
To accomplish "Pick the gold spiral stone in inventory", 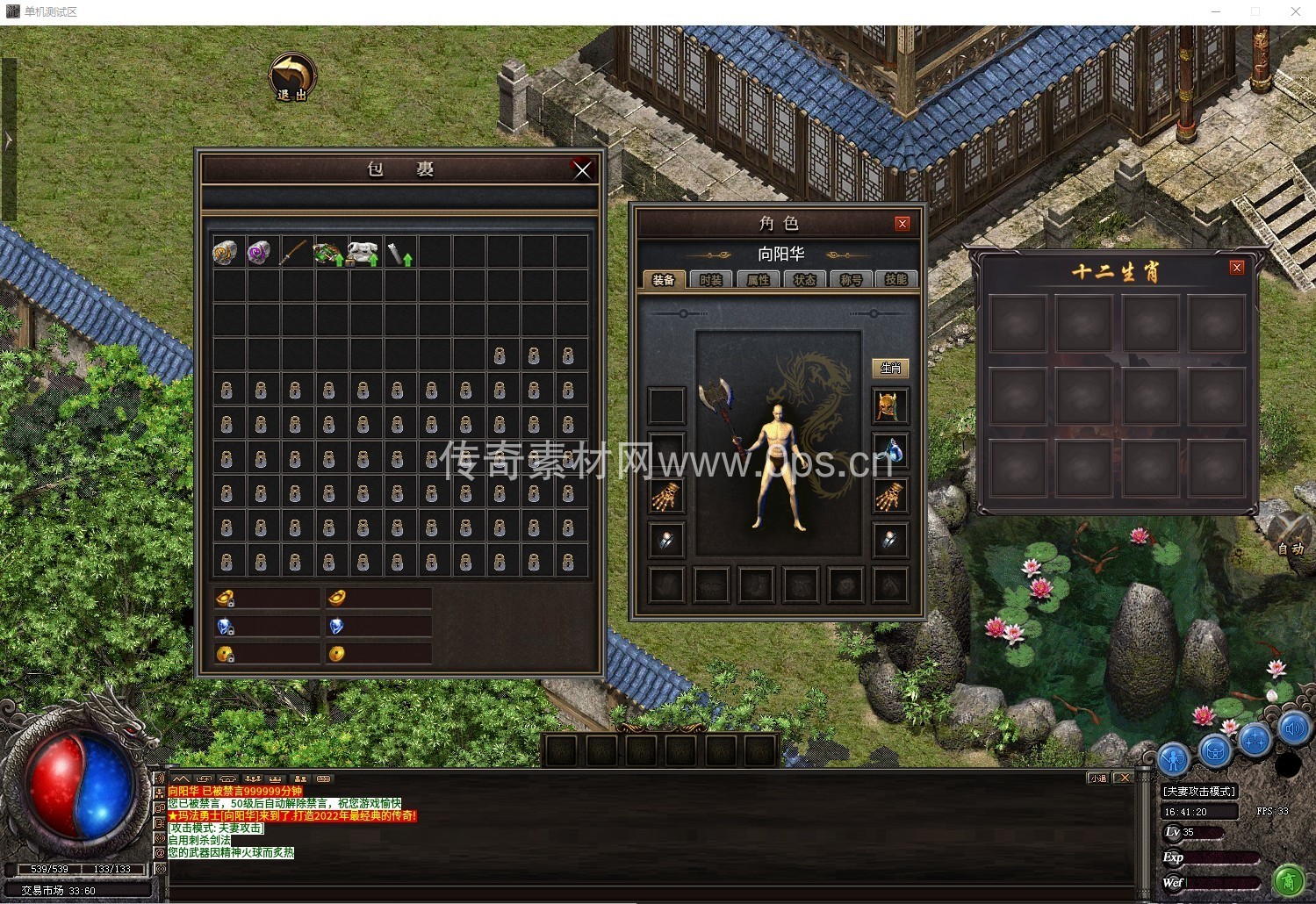I will point(226,253).
